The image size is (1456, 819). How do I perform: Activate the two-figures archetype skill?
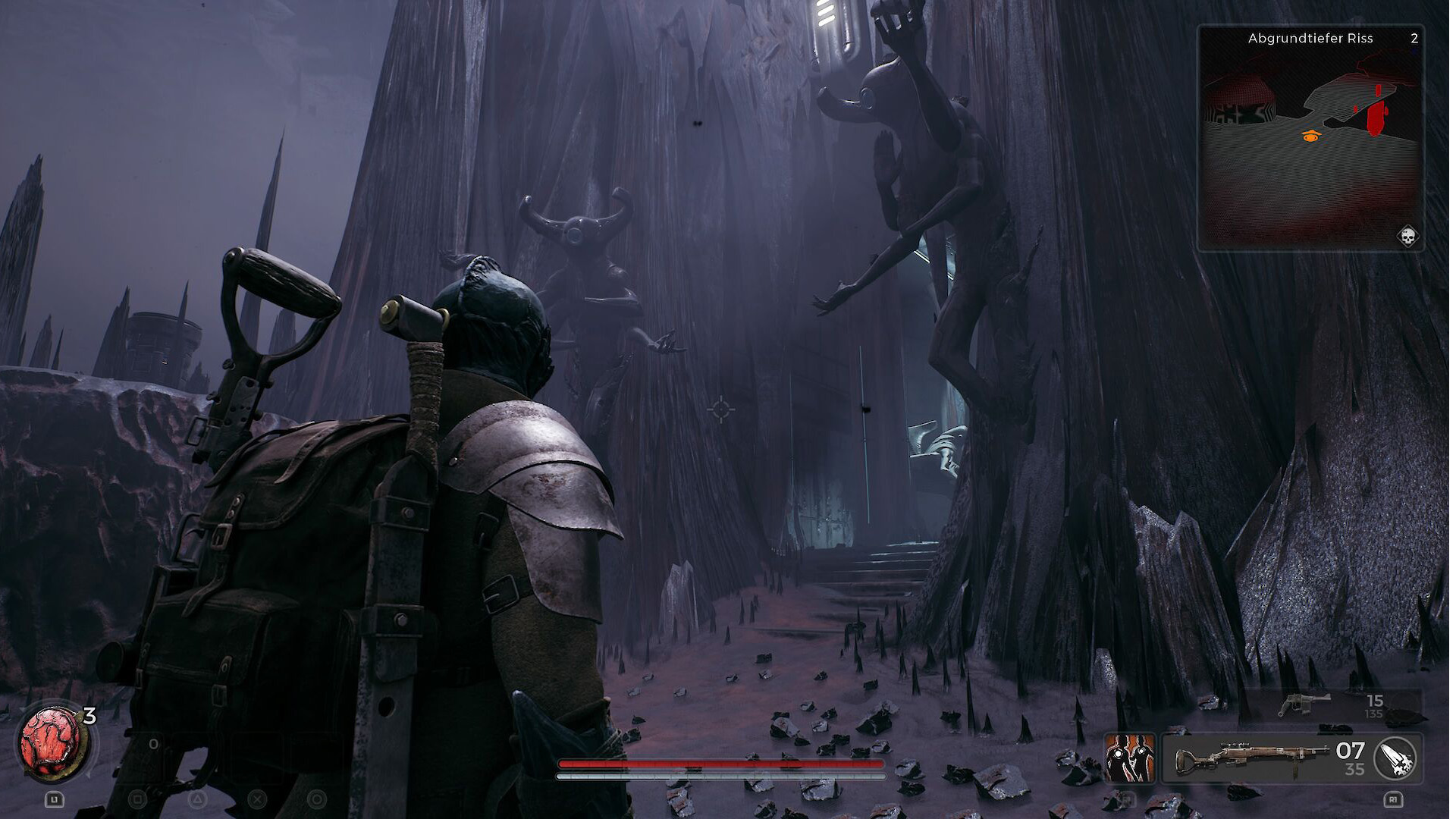(1129, 757)
